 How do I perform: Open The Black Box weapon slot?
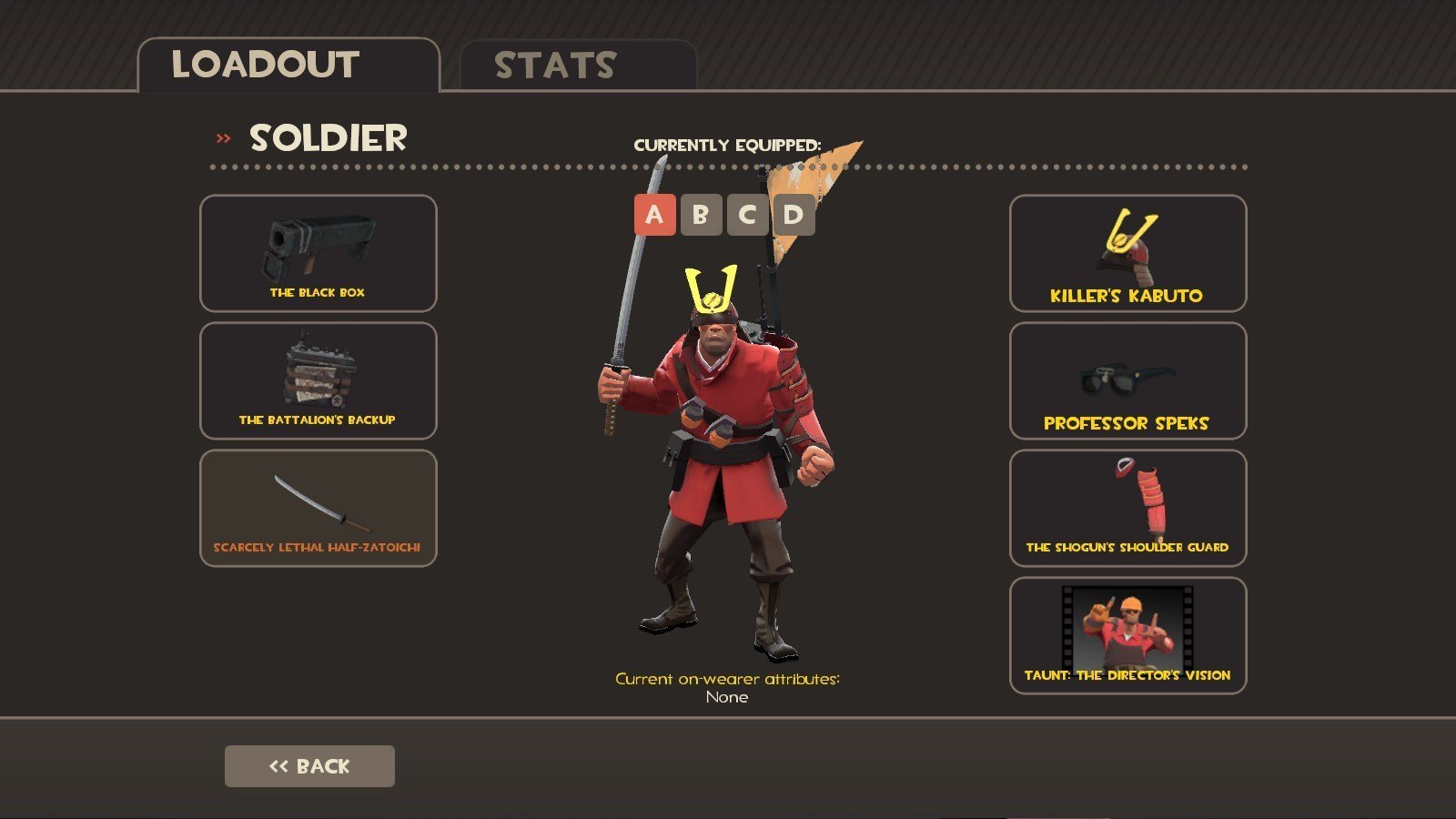click(318, 253)
